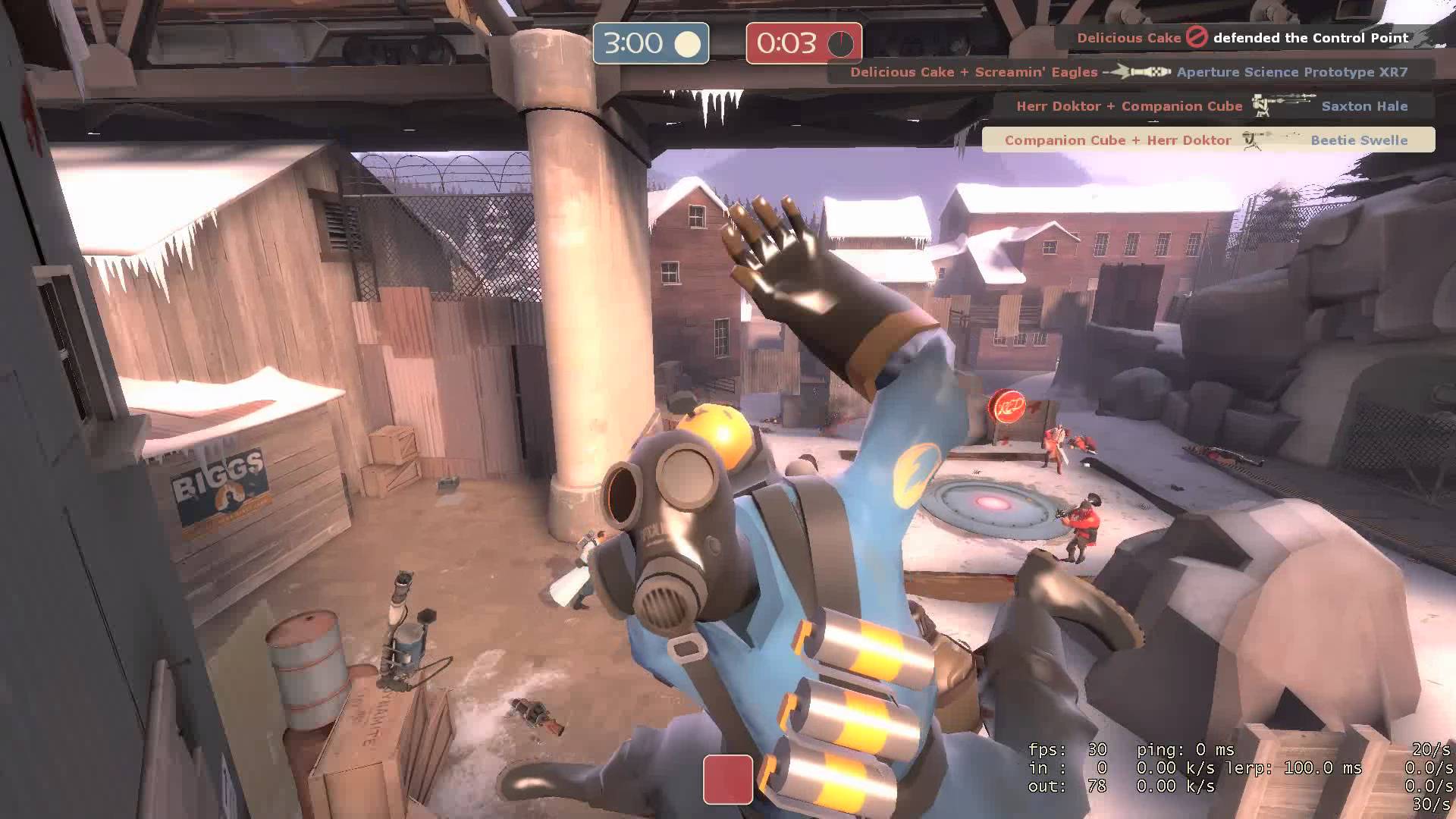Select the Aperture Science Prototype XR7 kill entry
The image size is (1456, 819).
point(1129,72)
